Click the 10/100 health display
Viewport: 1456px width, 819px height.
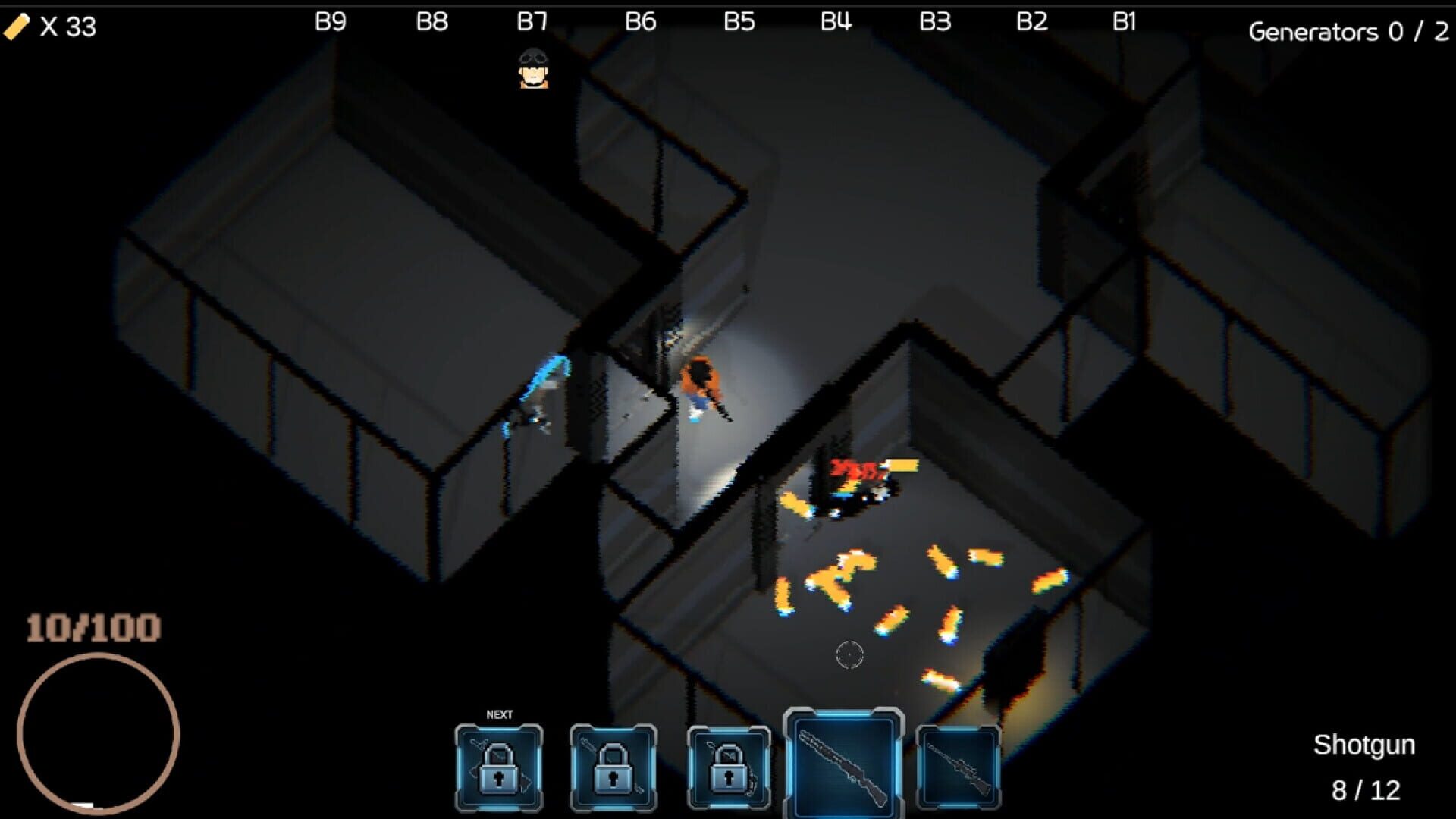(x=91, y=628)
